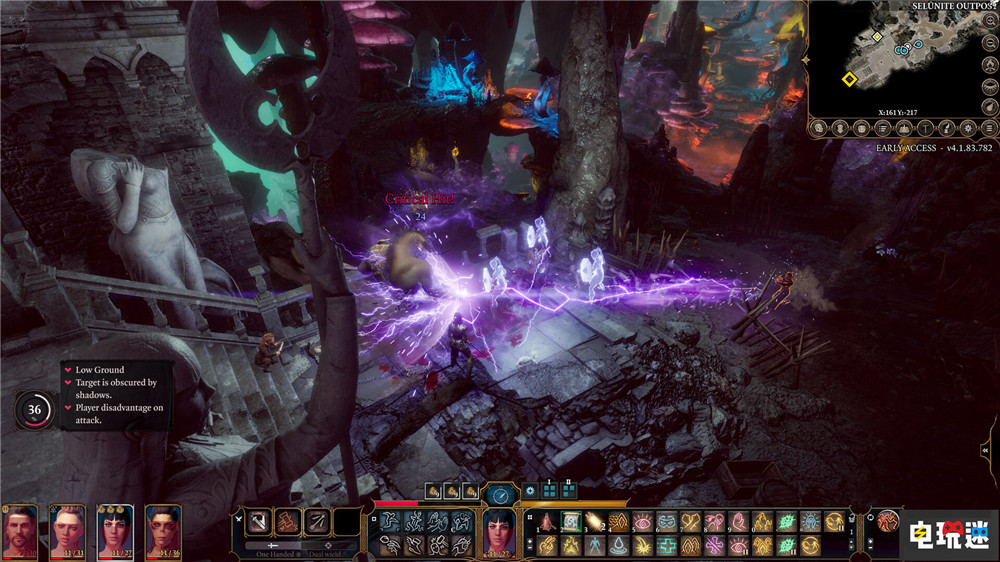Activate the red robed figure hotbar slot
Screen dimensions: 1000x562
point(547,521)
